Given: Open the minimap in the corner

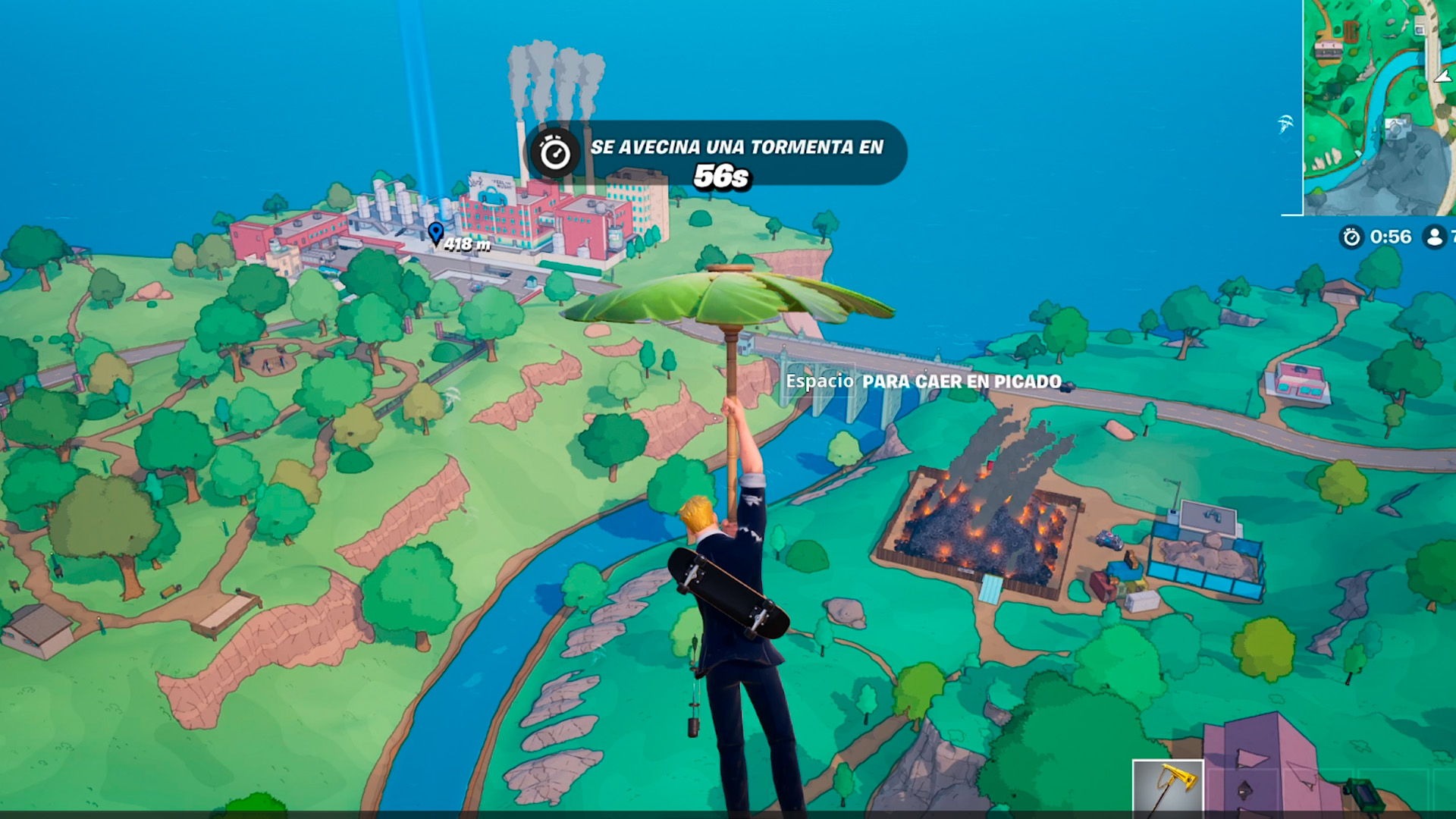Looking at the screenshot, I should (1379, 106).
